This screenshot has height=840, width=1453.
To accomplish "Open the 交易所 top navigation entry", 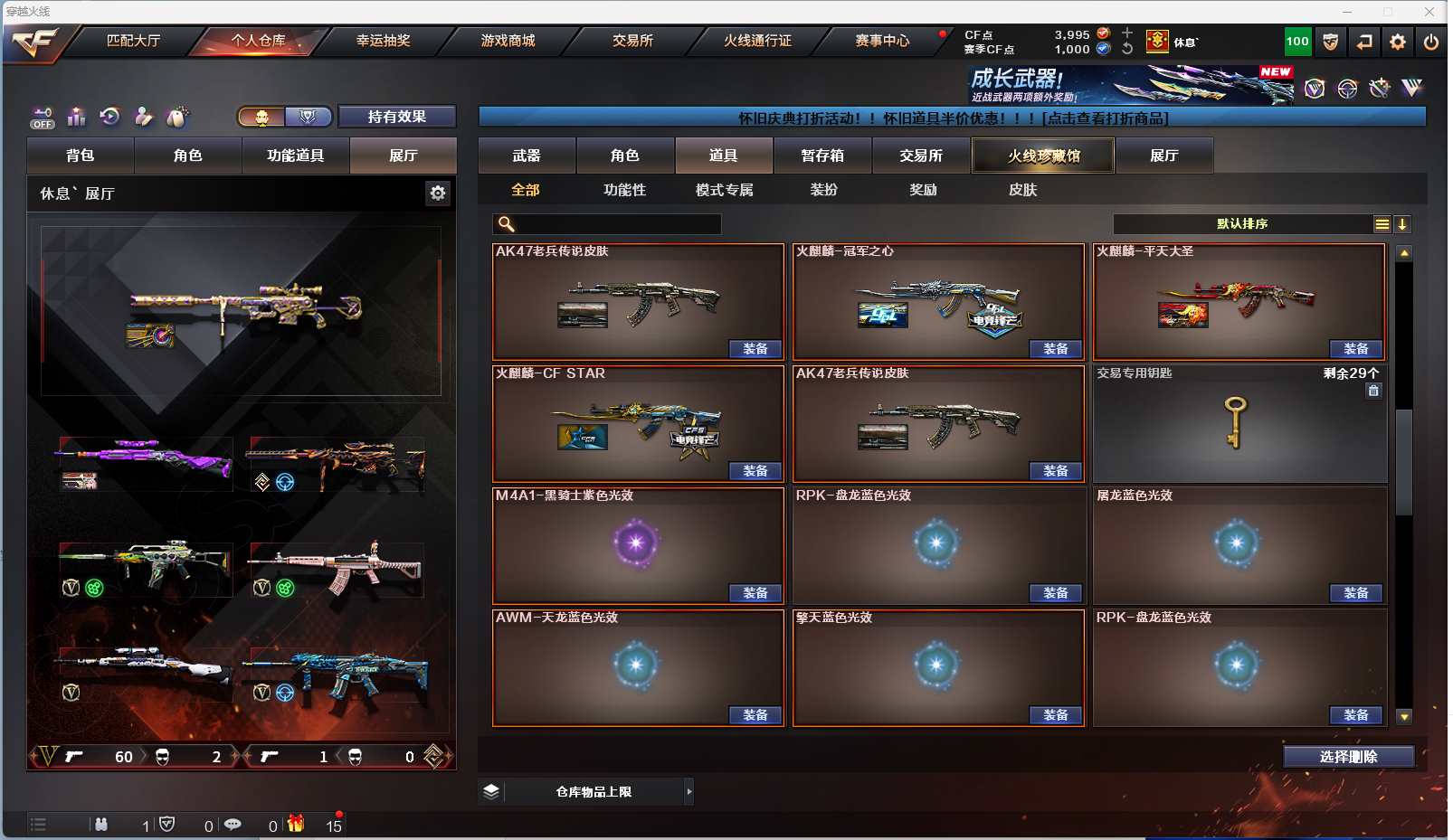I will [x=632, y=41].
